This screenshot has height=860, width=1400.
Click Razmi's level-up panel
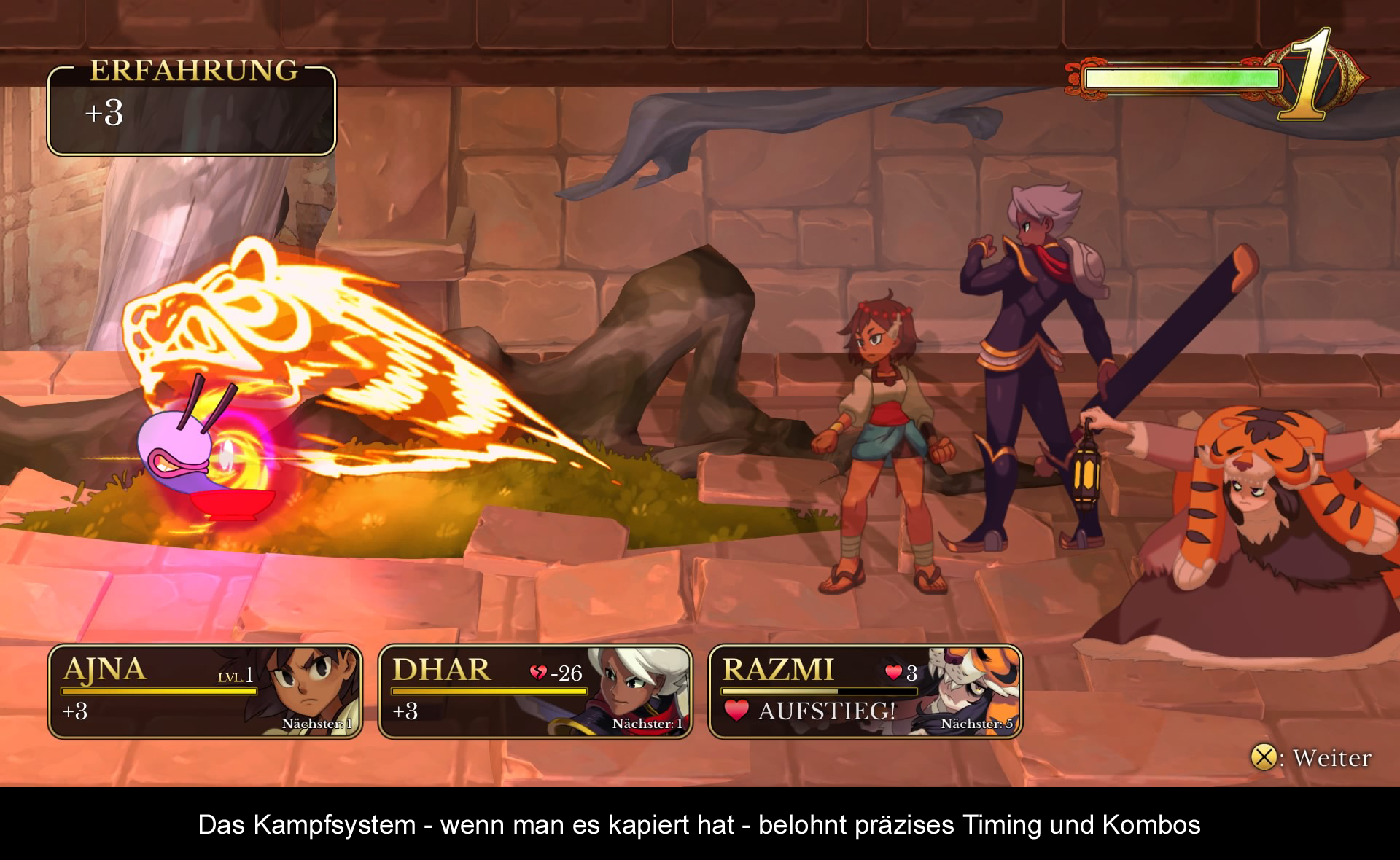pos(865,692)
